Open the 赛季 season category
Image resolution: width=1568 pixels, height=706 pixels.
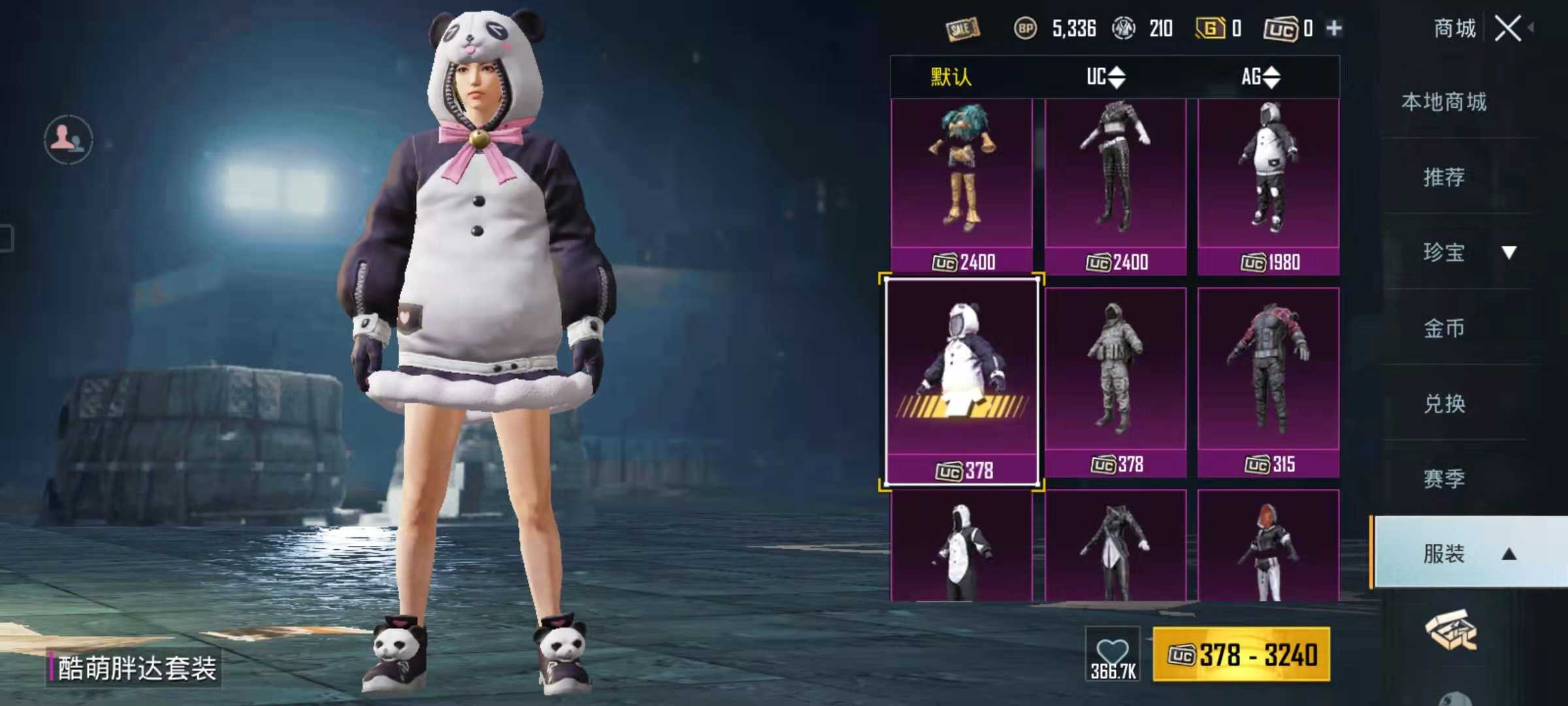click(x=1444, y=479)
